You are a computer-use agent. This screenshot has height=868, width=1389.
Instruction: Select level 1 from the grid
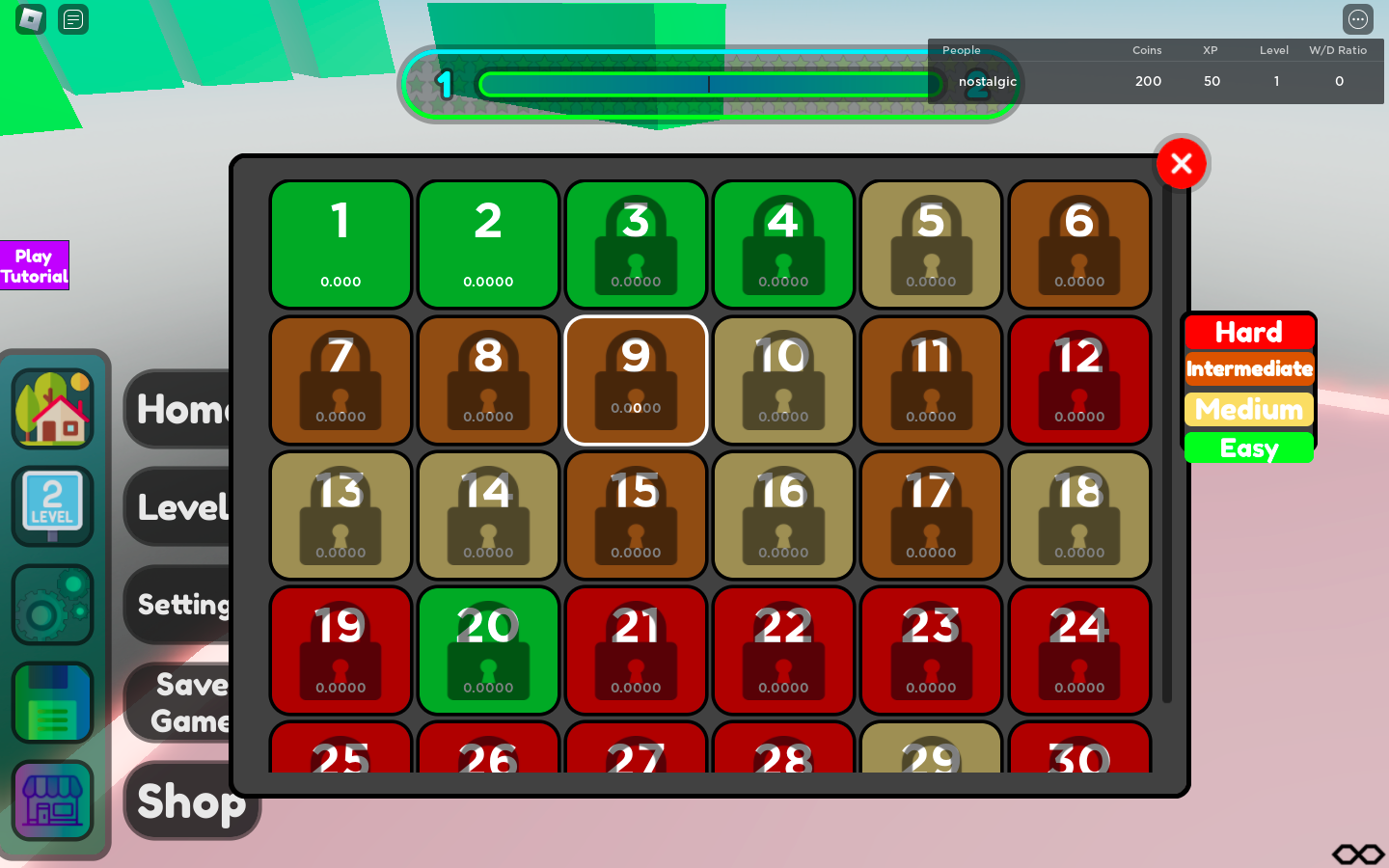click(340, 244)
